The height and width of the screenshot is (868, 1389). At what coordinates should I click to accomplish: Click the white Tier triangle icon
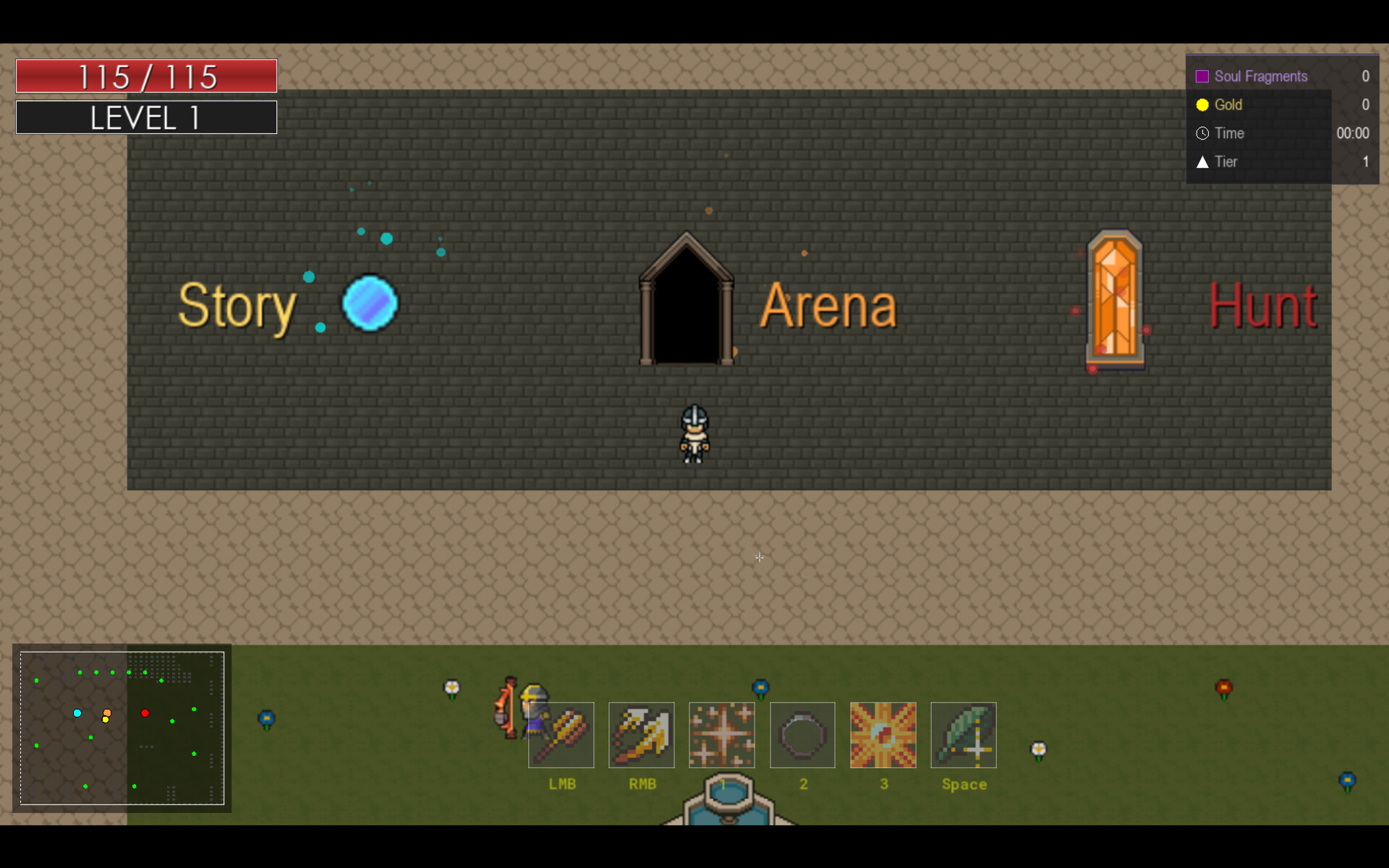pyautogui.click(x=1203, y=162)
